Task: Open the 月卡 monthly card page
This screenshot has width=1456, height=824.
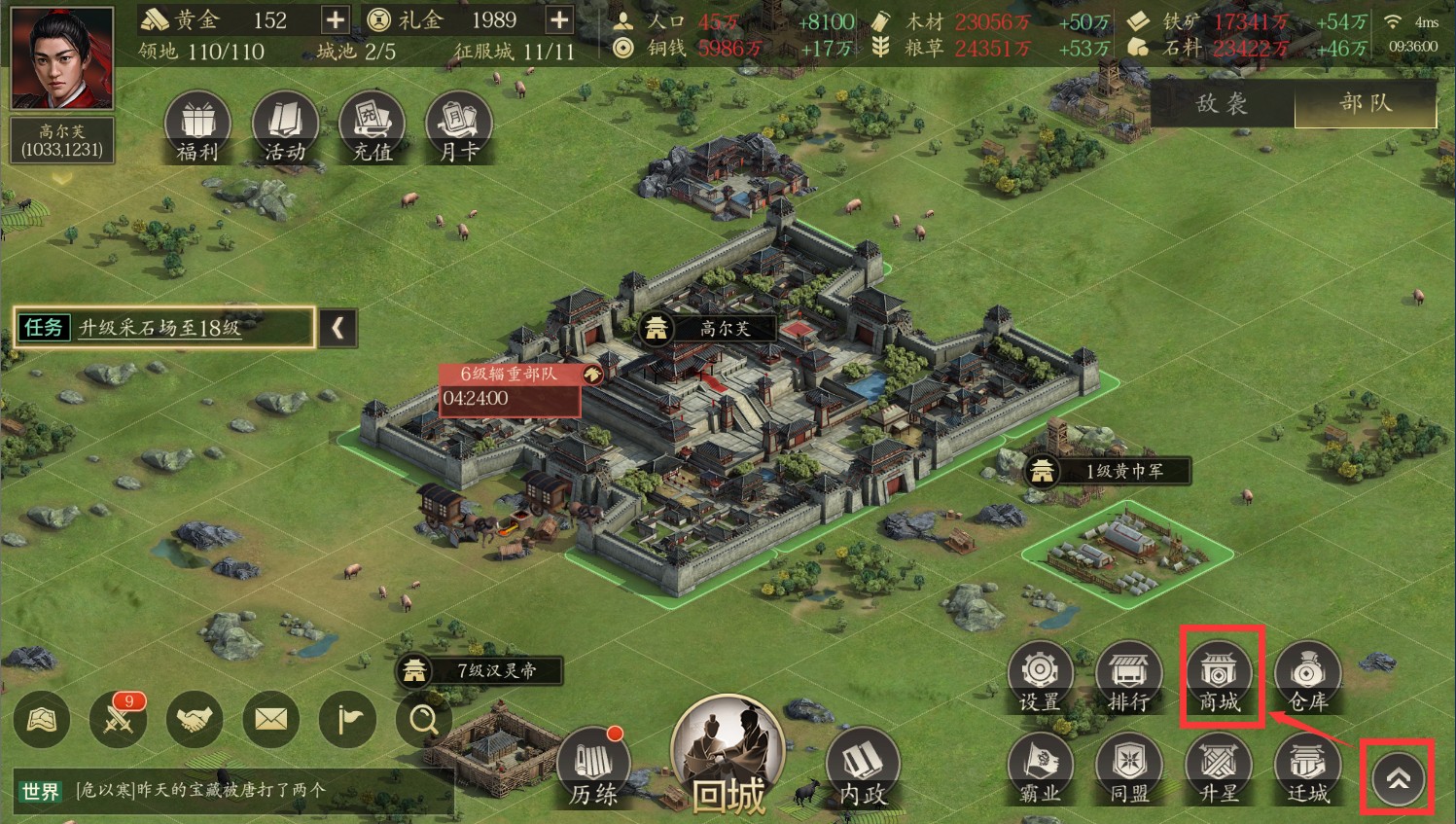Action: point(458,128)
